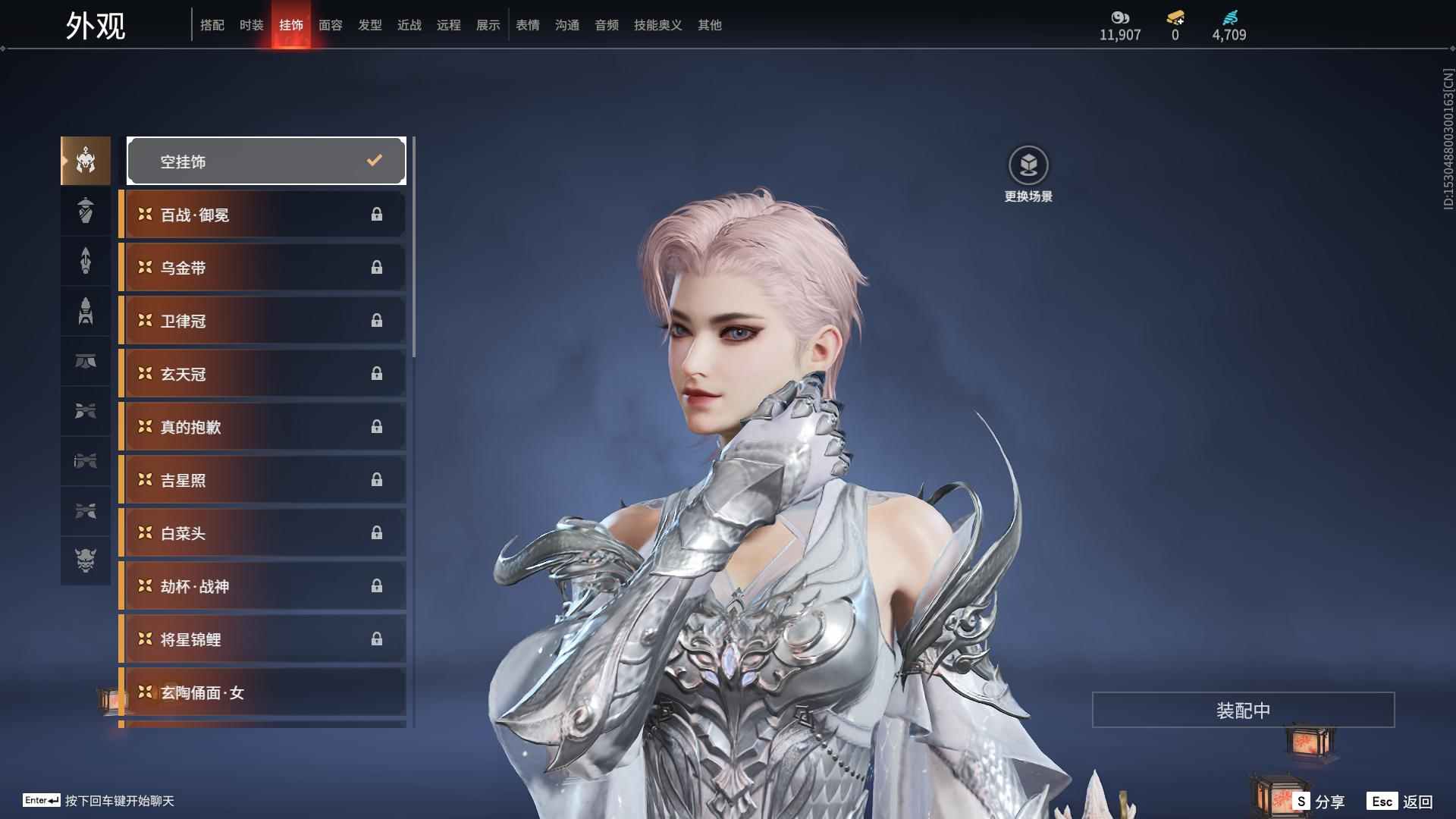Open the oni mask accessory category
This screenshot has height=819, width=1456.
(x=86, y=560)
